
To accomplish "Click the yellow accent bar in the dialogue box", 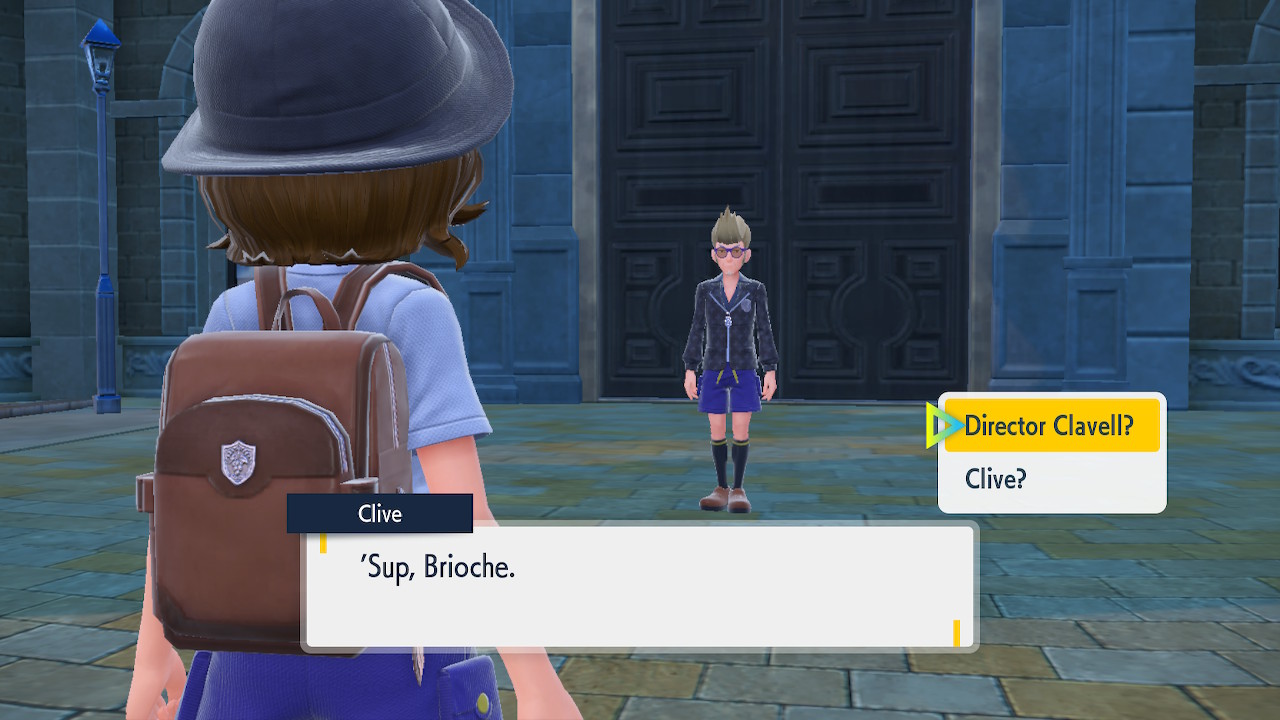I will pyautogui.click(x=325, y=543).
